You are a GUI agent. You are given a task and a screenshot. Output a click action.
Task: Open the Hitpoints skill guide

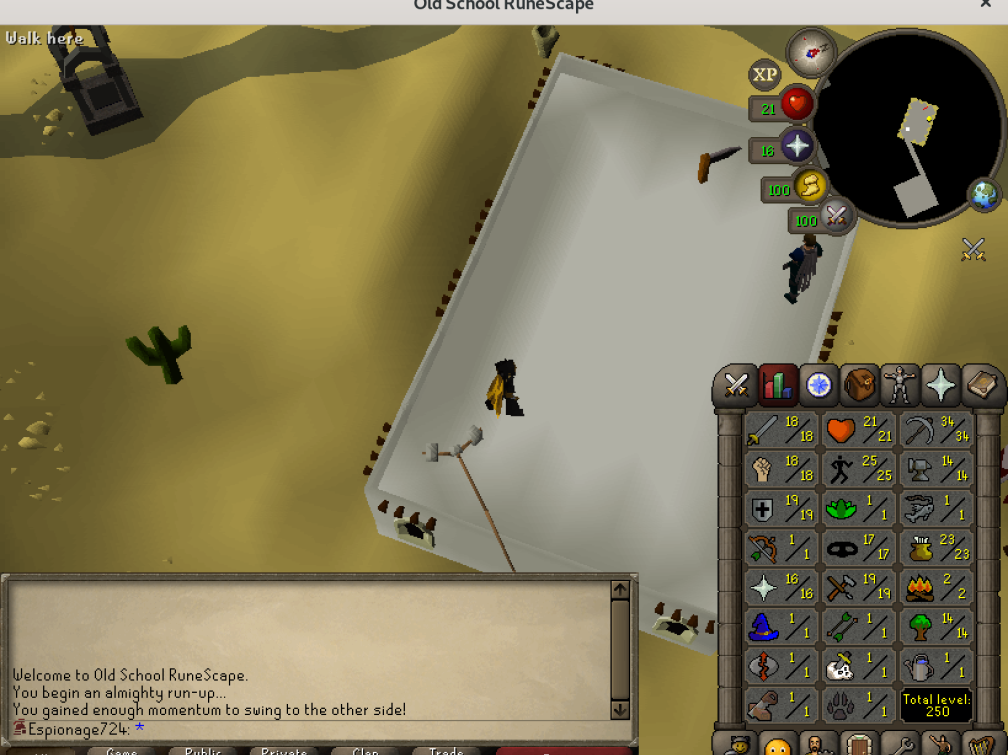(x=859, y=430)
